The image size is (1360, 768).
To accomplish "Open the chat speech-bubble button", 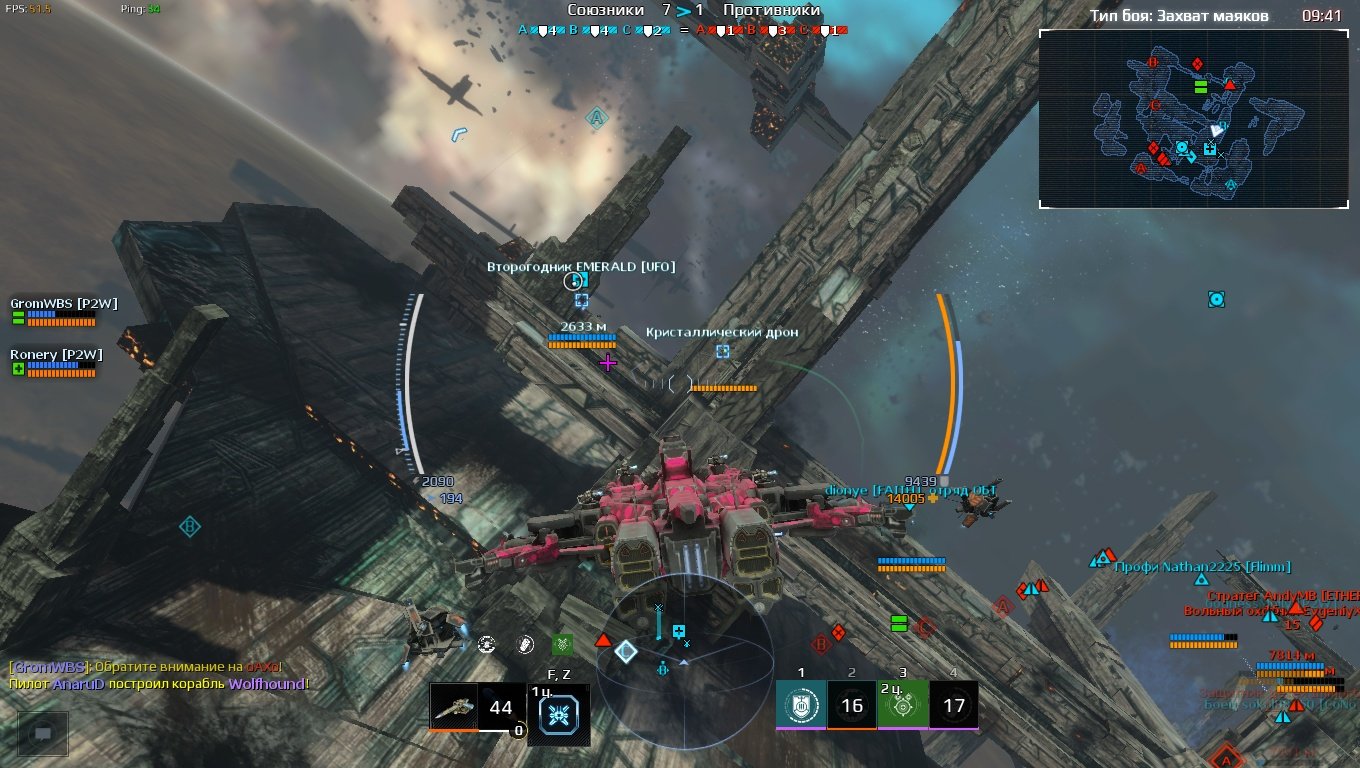I will 43,733.
